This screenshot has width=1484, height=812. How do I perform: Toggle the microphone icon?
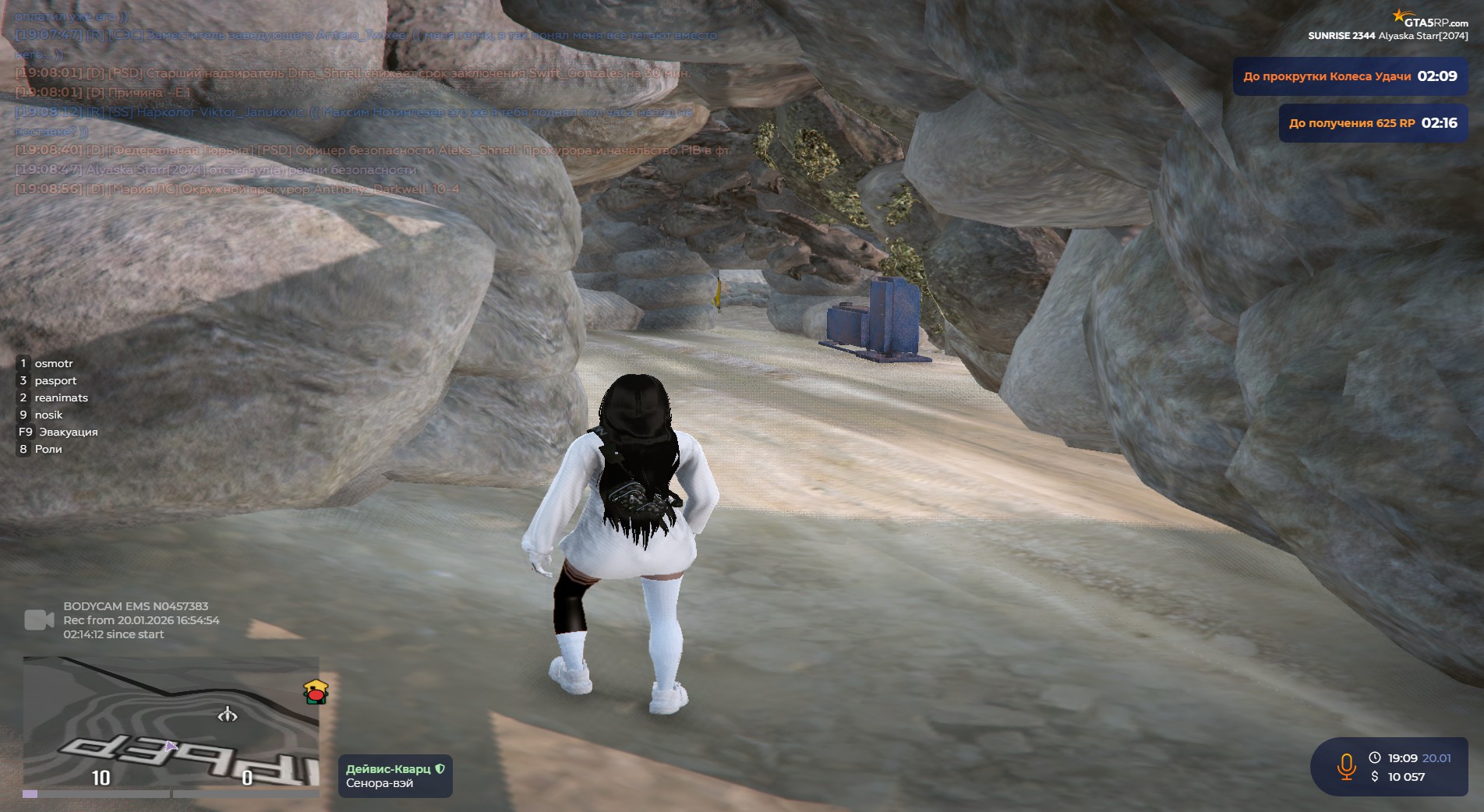pos(1346,767)
